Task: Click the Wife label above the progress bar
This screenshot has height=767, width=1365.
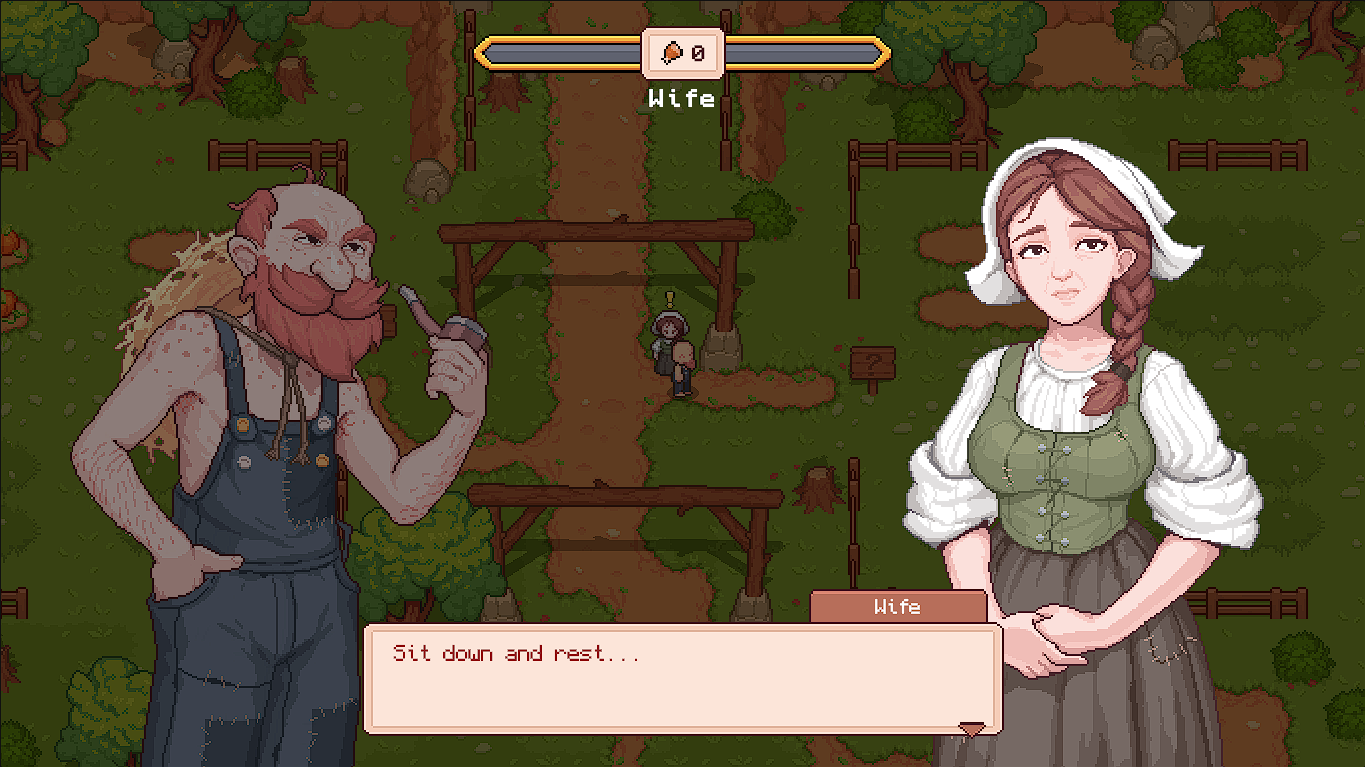Action: (x=683, y=99)
